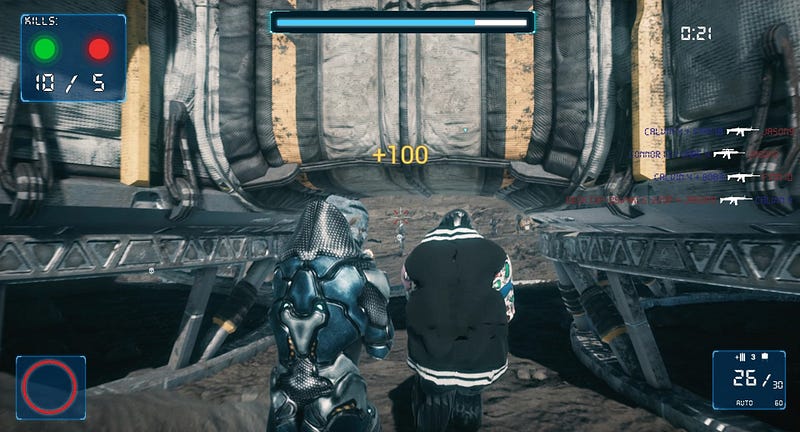
Task: Click the green team indicator icon
Action: tap(45, 48)
